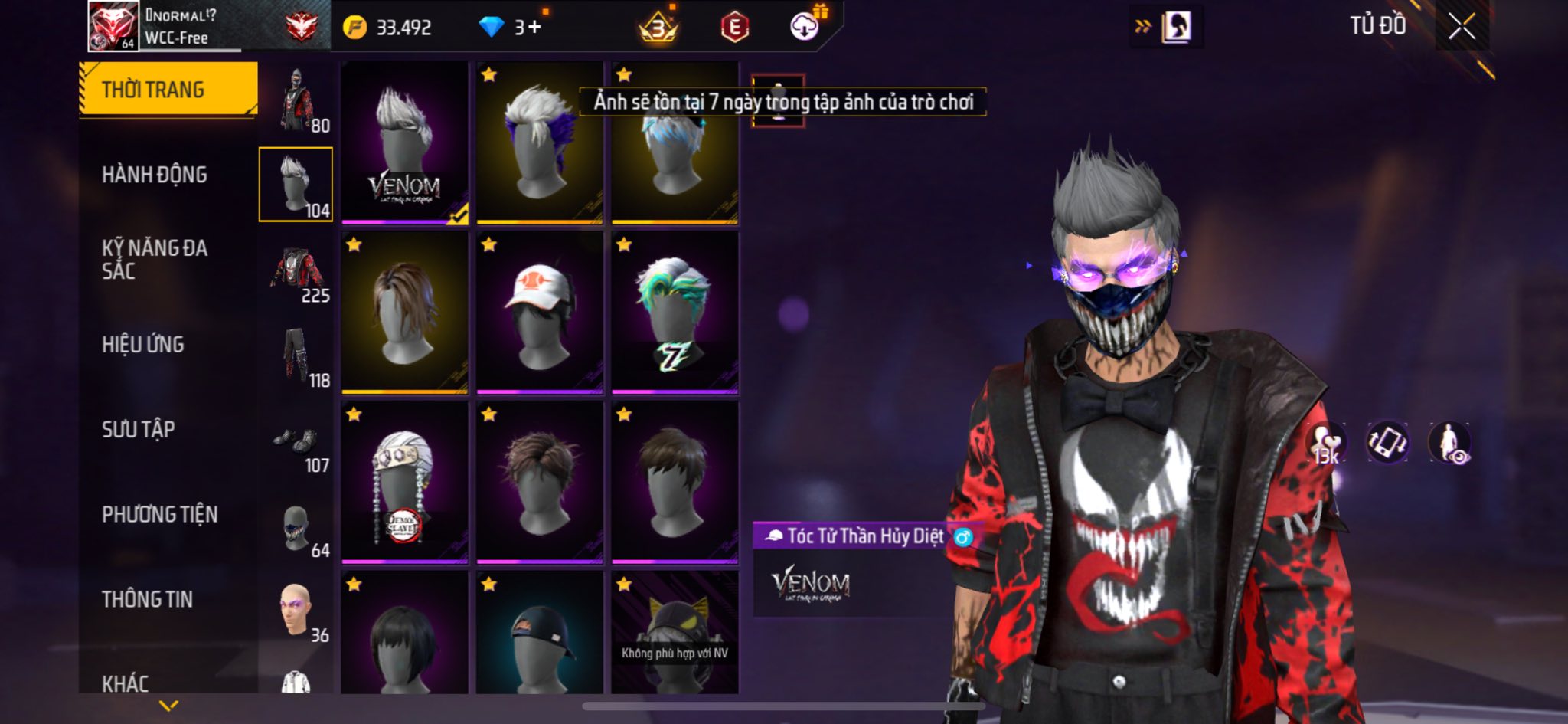Tap the character view eye icon
The image size is (1568, 724).
click(1449, 444)
